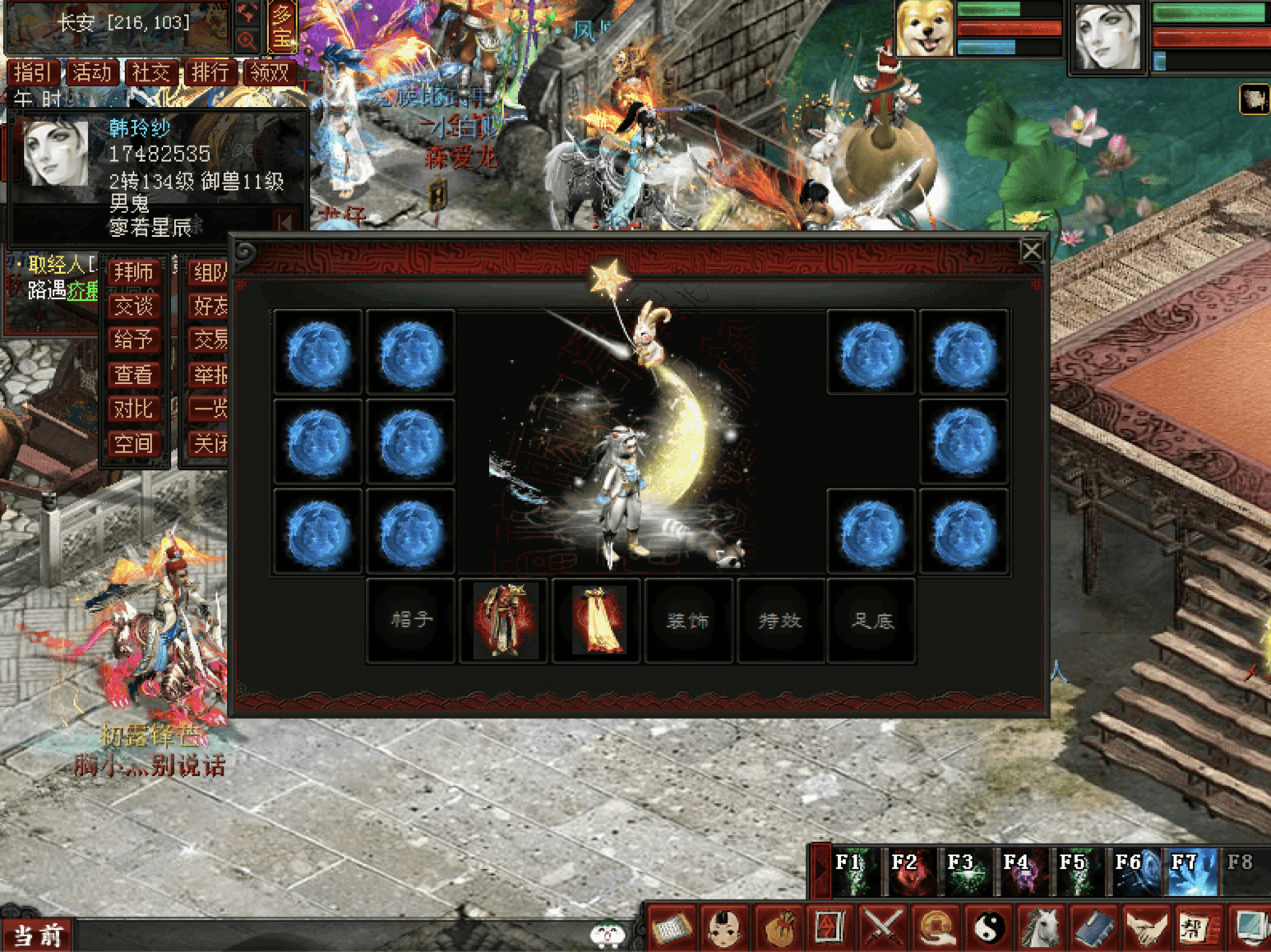
Task: Select the 足底 footprint slot
Action: [x=872, y=621]
